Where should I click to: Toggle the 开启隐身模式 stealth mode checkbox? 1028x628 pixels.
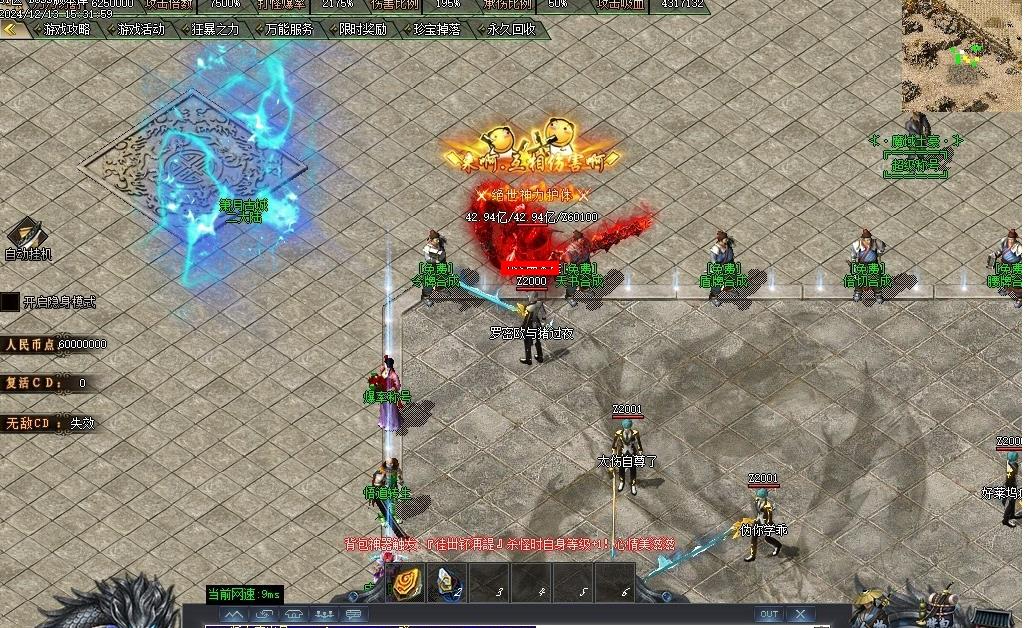[10, 301]
